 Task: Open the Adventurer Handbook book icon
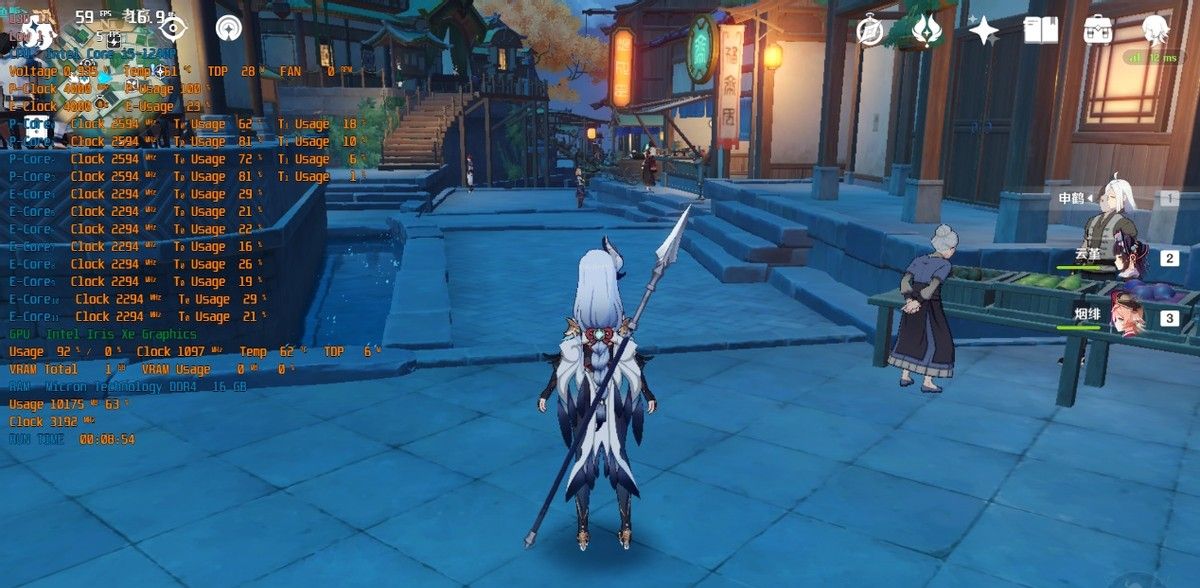coord(1041,31)
